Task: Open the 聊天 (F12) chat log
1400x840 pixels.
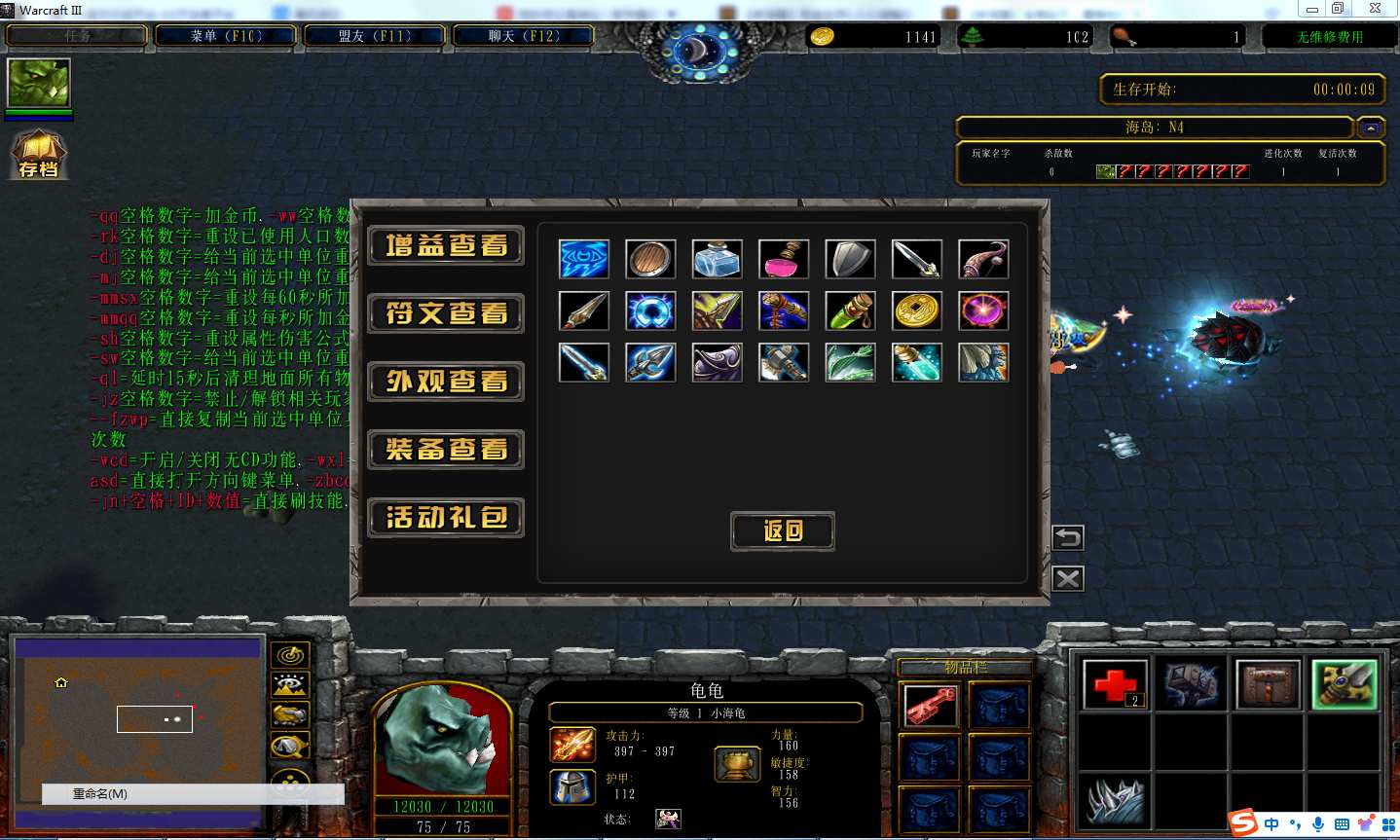Action: coord(524,36)
